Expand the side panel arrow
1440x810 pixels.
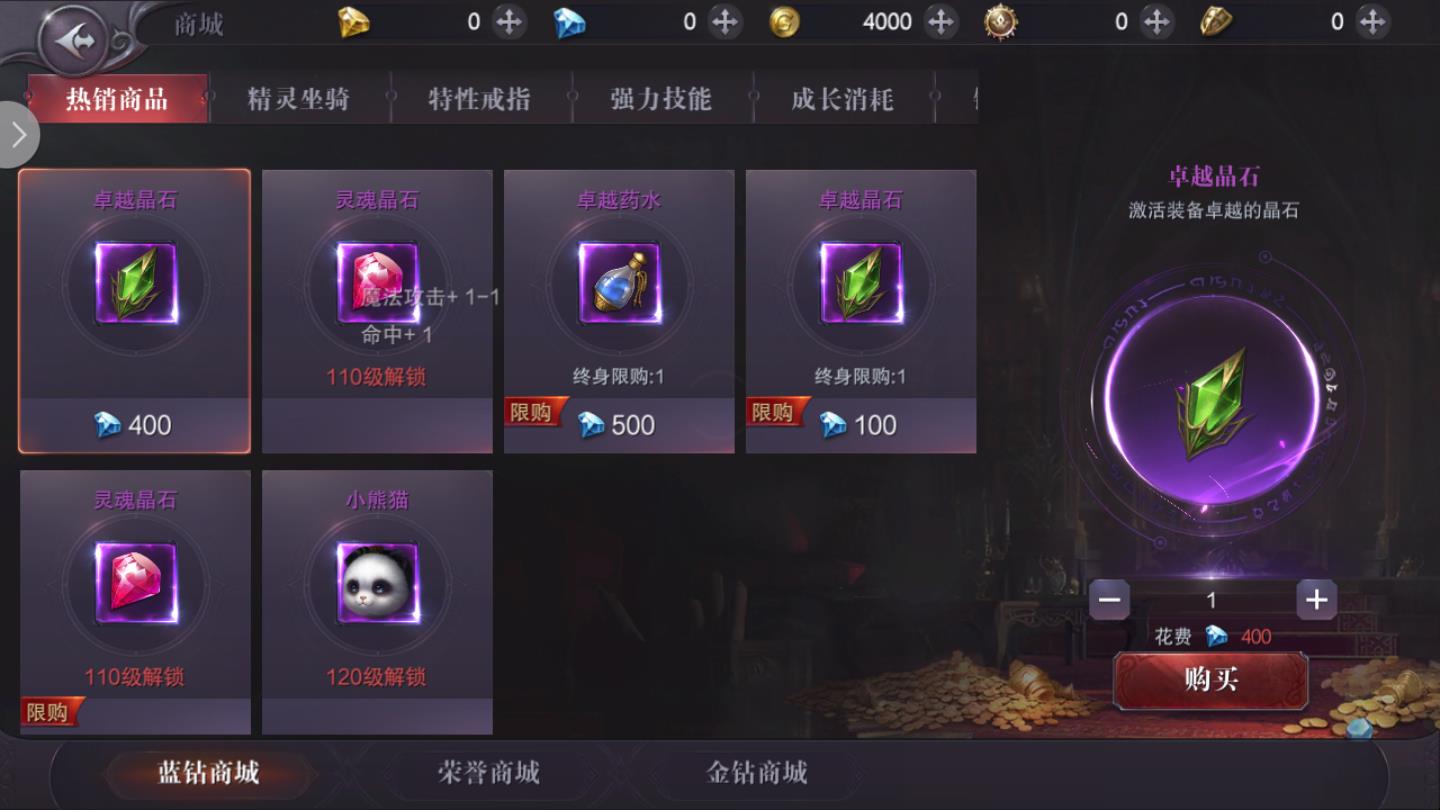[18, 135]
